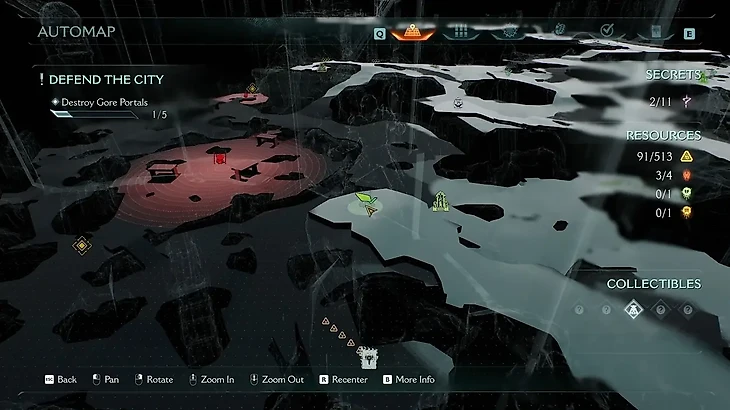Image resolution: width=730 pixels, height=410 pixels.
Task: Select the Automap pyramid tab
Action: tap(412, 31)
